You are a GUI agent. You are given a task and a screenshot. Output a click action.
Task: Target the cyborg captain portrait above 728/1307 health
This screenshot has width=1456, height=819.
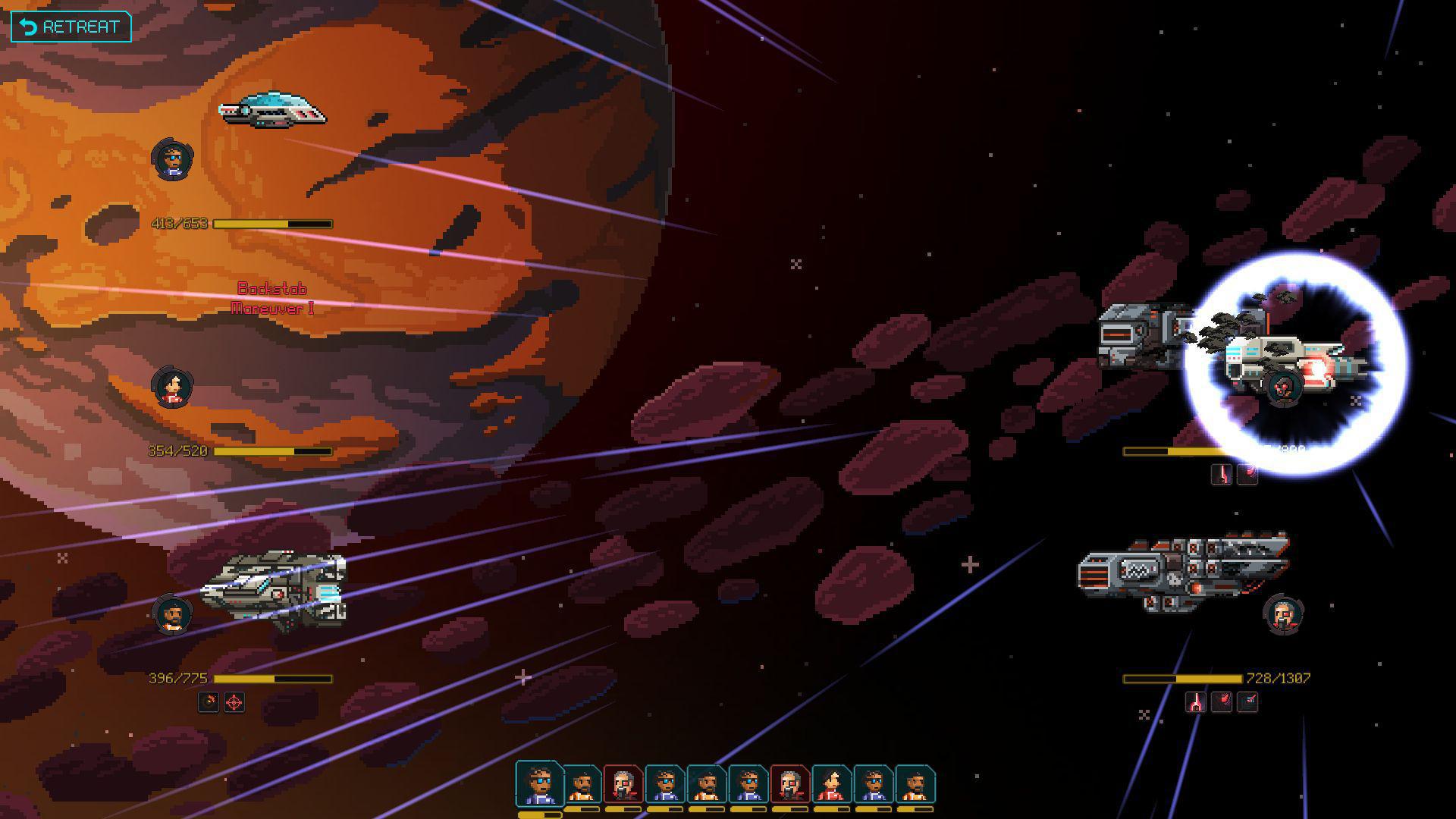point(1283,613)
